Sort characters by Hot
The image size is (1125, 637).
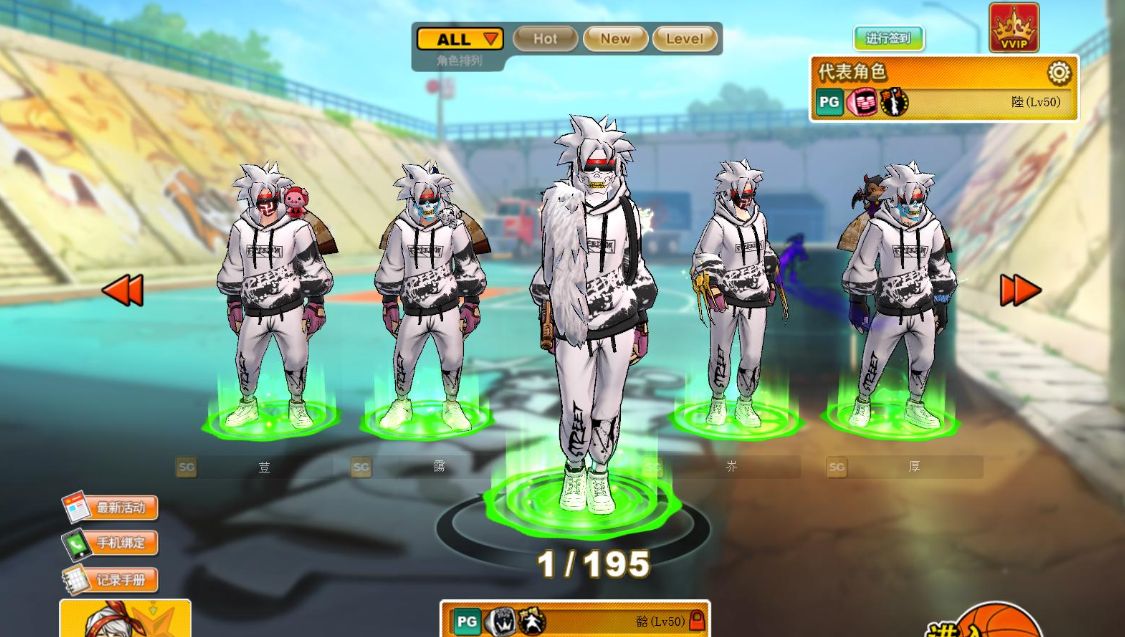click(x=545, y=39)
